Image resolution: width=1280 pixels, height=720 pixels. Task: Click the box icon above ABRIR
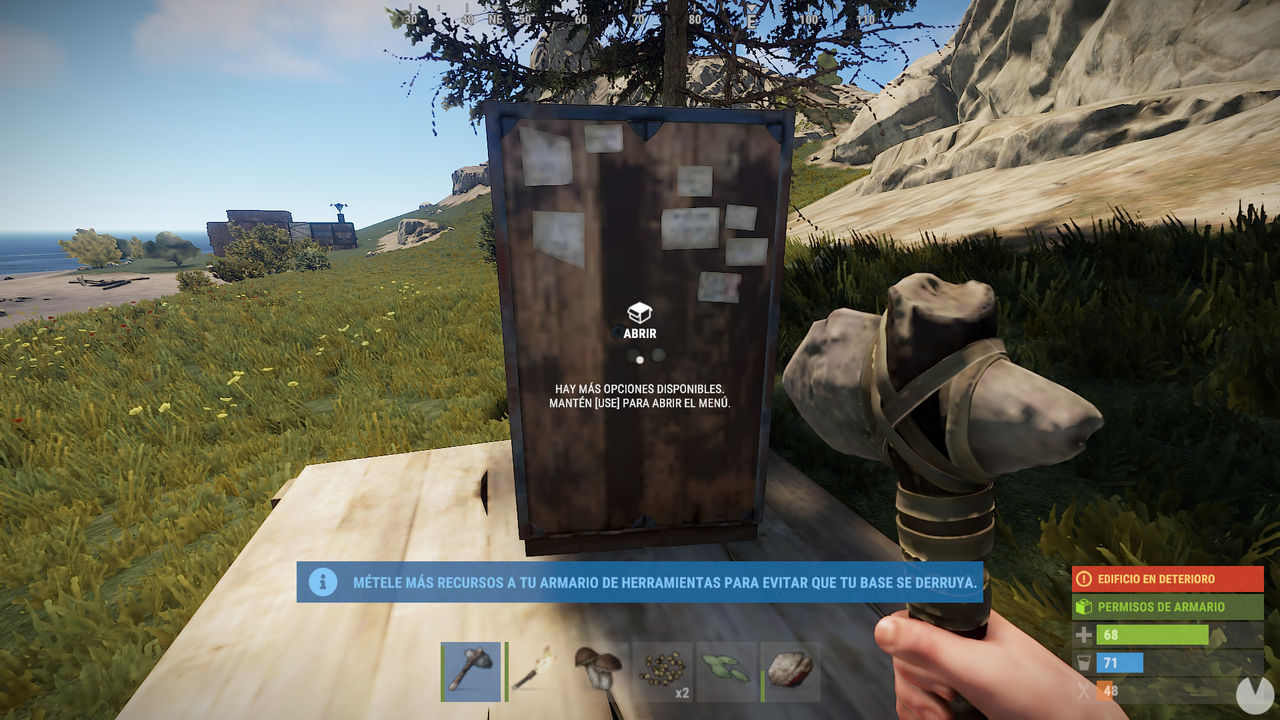[x=640, y=312]
